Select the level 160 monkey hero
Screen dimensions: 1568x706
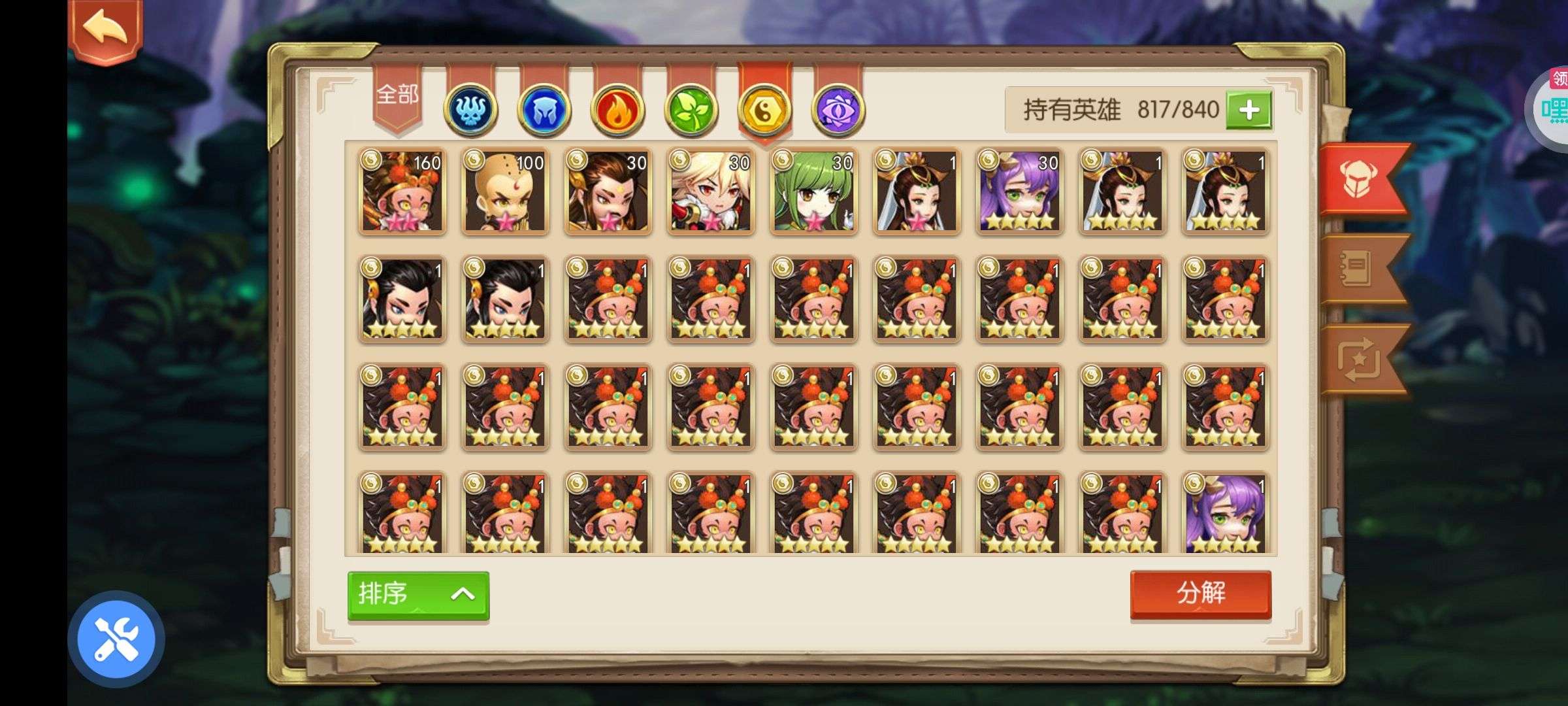pos(402,191)
